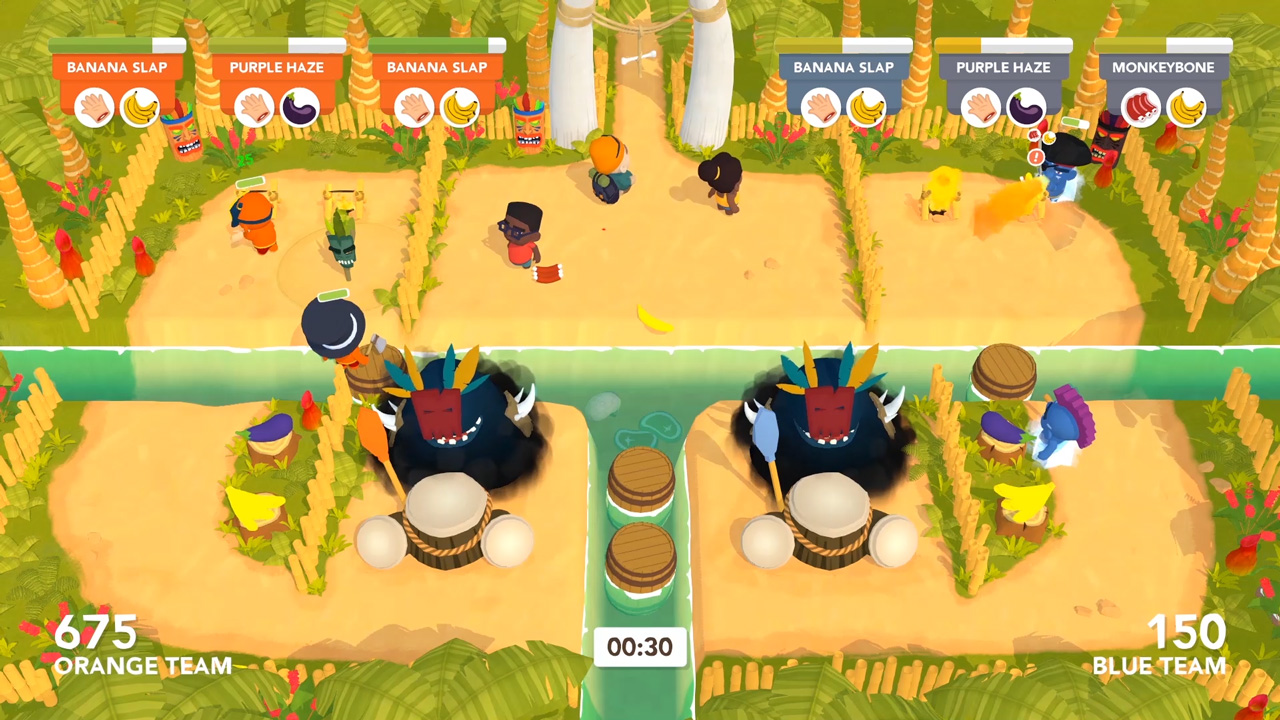Screen dimensions: 1280x720
Task: Click the hand icon on the right-side Banana Slap card
Action: 822,107
